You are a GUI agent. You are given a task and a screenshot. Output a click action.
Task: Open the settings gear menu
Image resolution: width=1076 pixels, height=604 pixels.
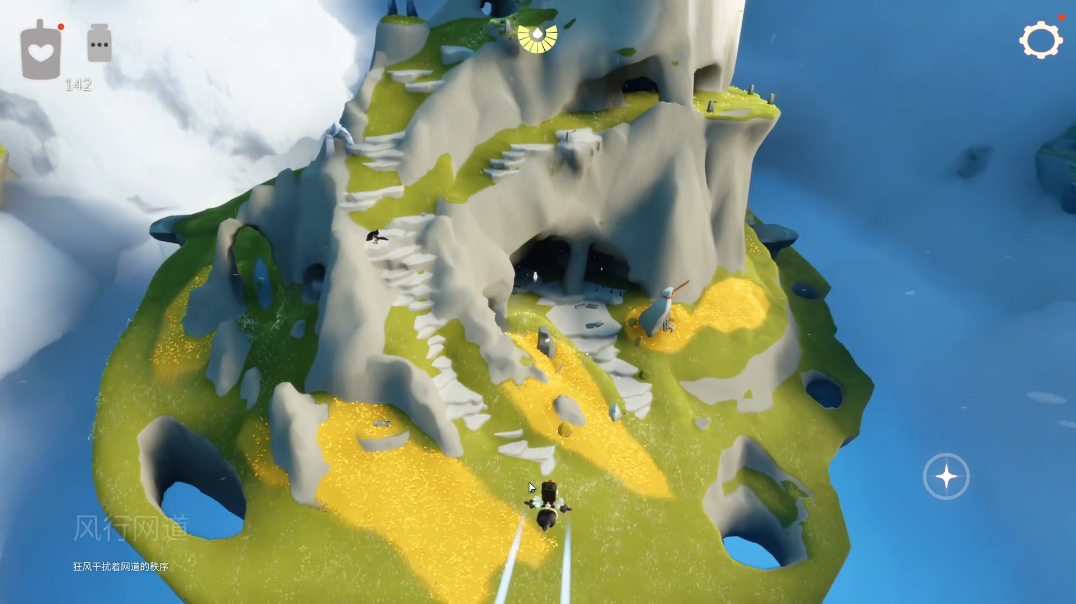point(1040,40)
